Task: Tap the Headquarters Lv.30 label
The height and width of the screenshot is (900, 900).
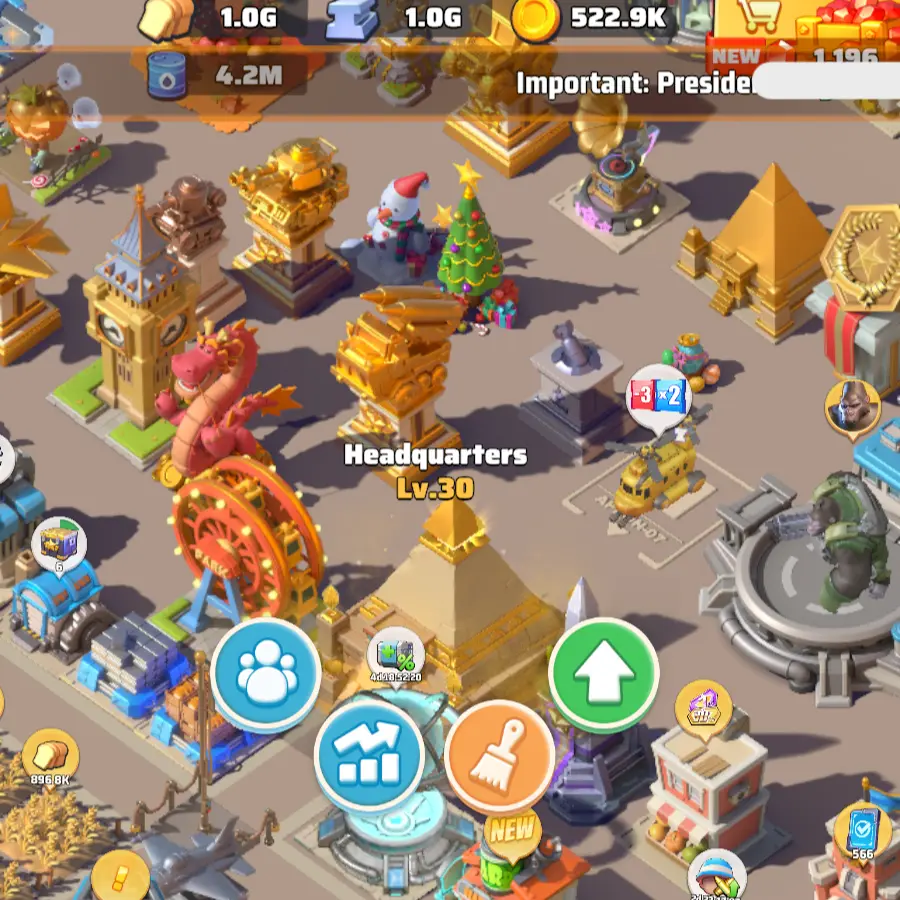Action: [x=435, y=470]
